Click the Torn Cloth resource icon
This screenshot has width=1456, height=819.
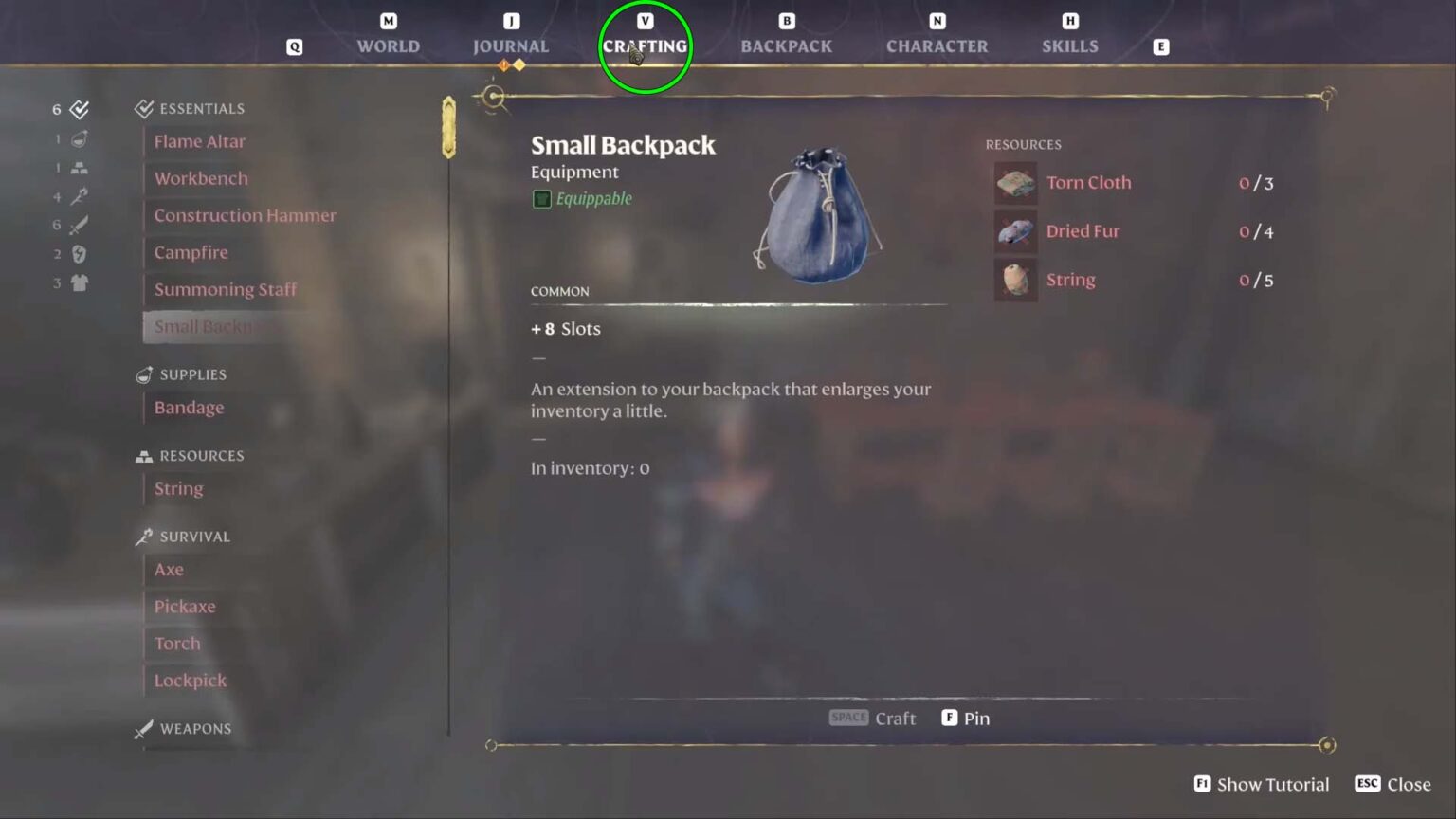(1015, 183)
